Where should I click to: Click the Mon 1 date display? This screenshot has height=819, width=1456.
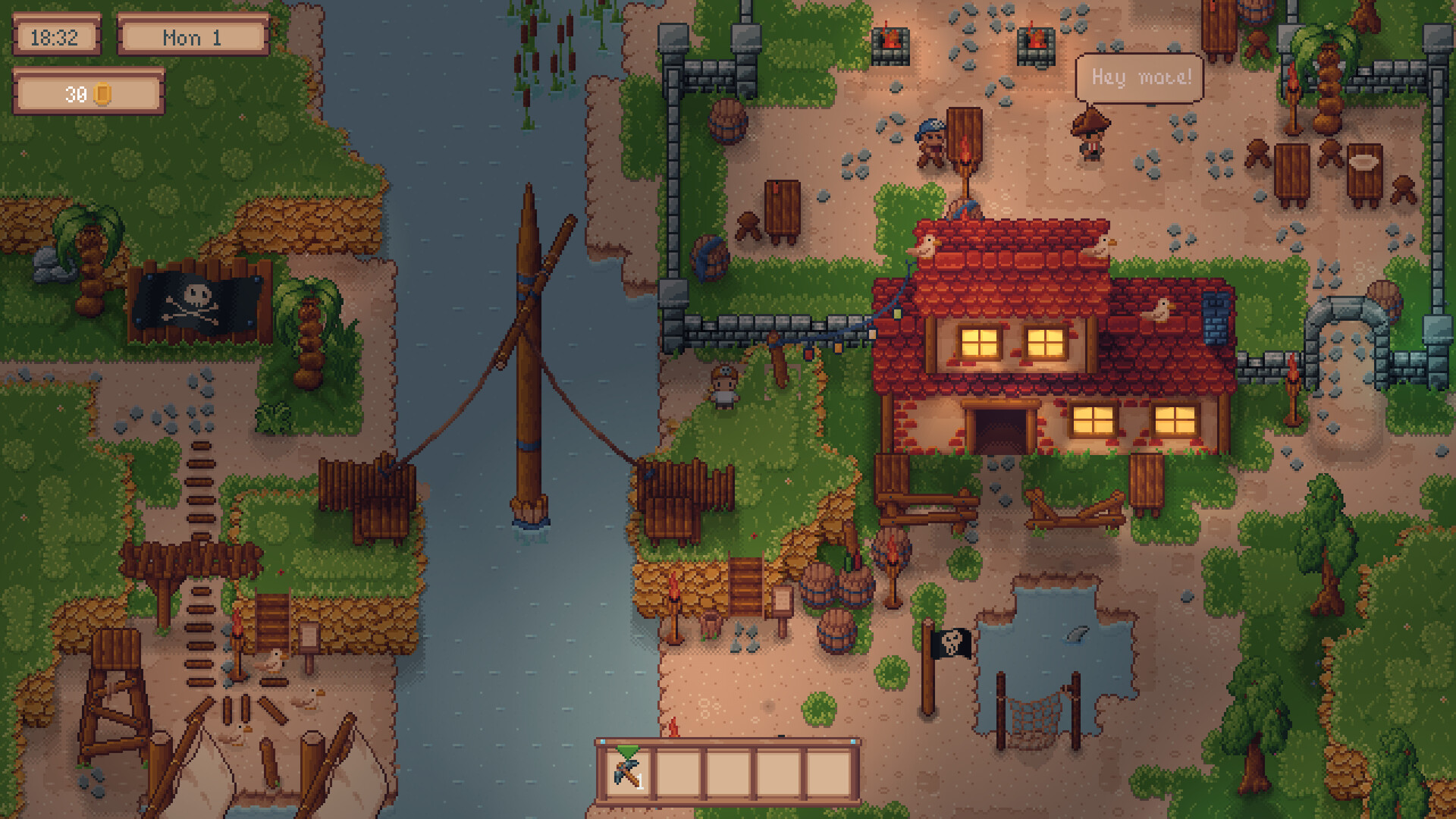(x=190, y=38)
